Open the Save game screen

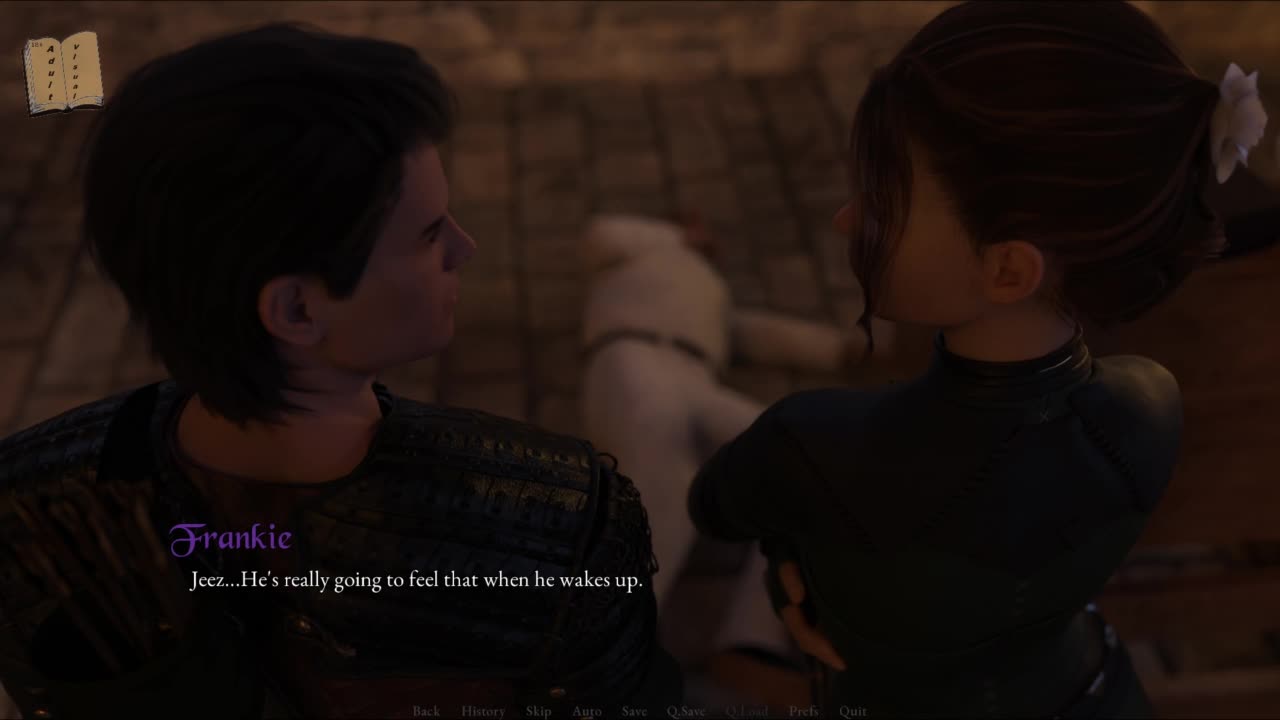[x=634, y=711]
